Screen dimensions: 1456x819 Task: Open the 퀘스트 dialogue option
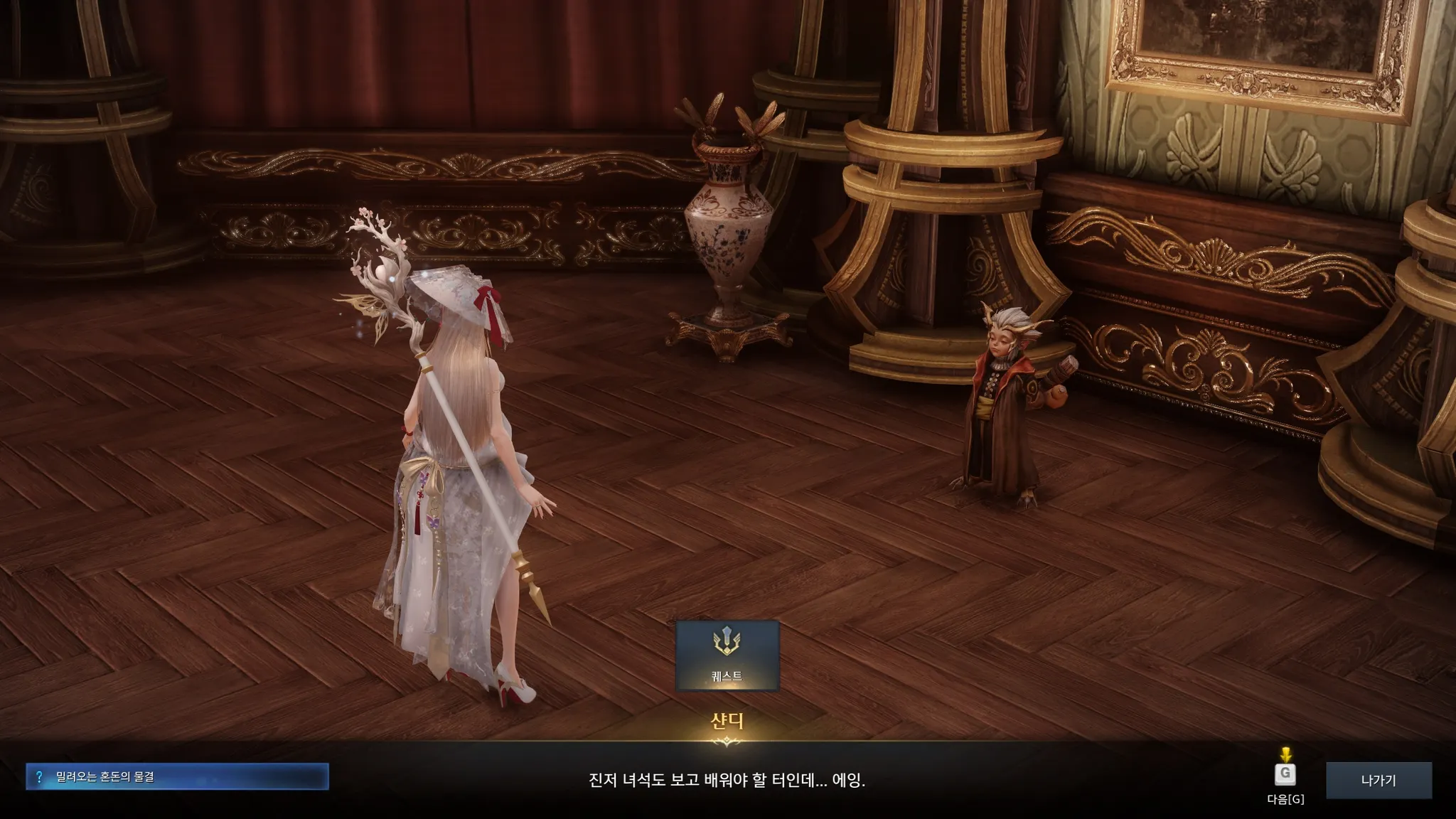pos(727,655)
